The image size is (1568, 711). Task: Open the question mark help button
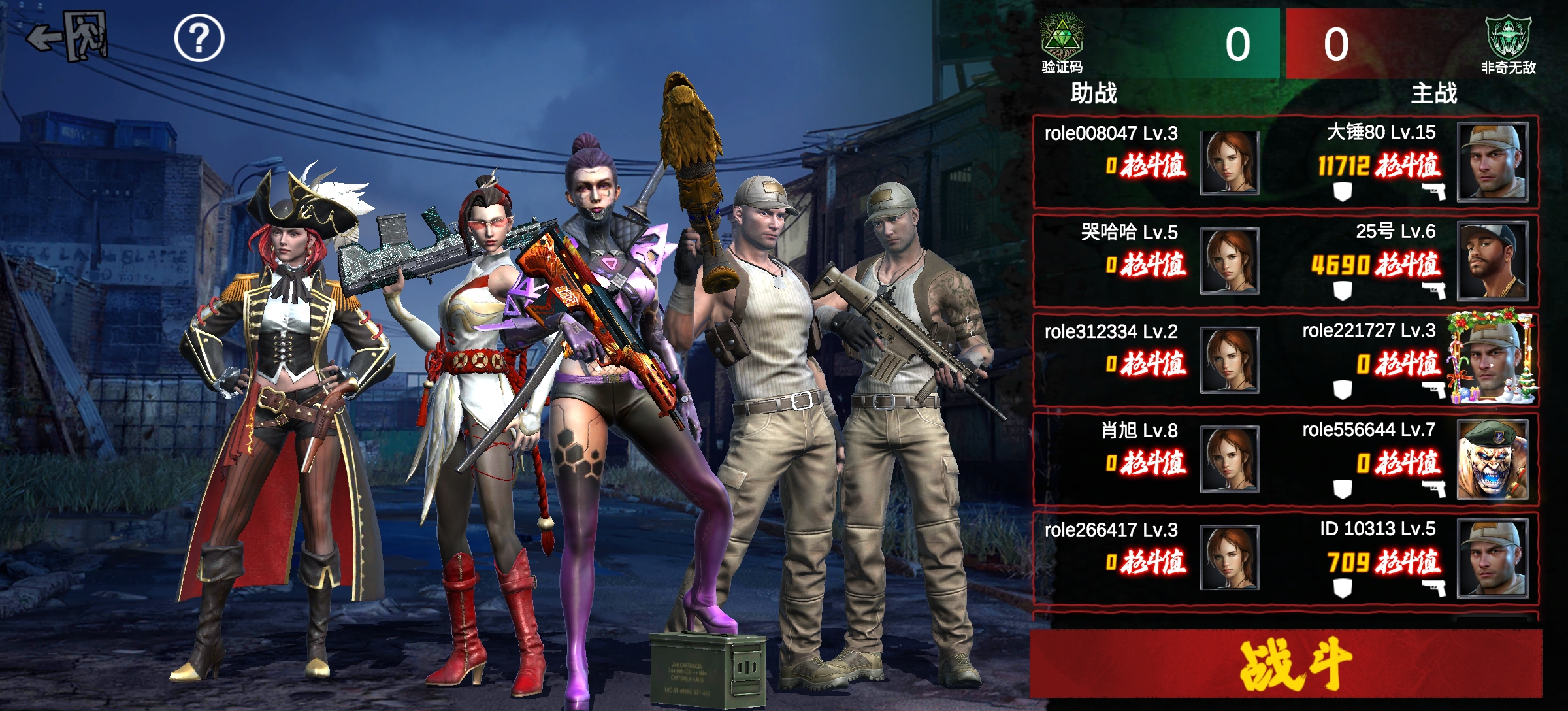(199, 39)
